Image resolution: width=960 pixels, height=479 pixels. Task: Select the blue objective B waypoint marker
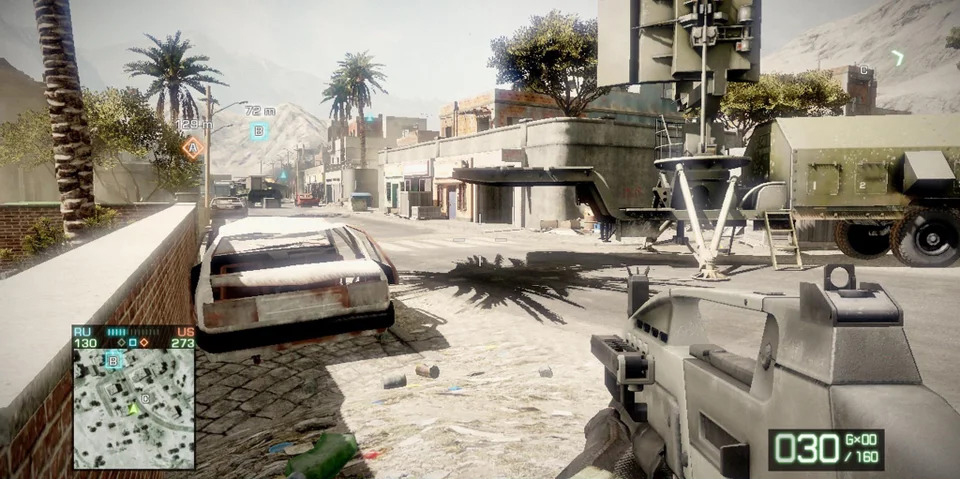pyautogui.click(x=259, y=131)
